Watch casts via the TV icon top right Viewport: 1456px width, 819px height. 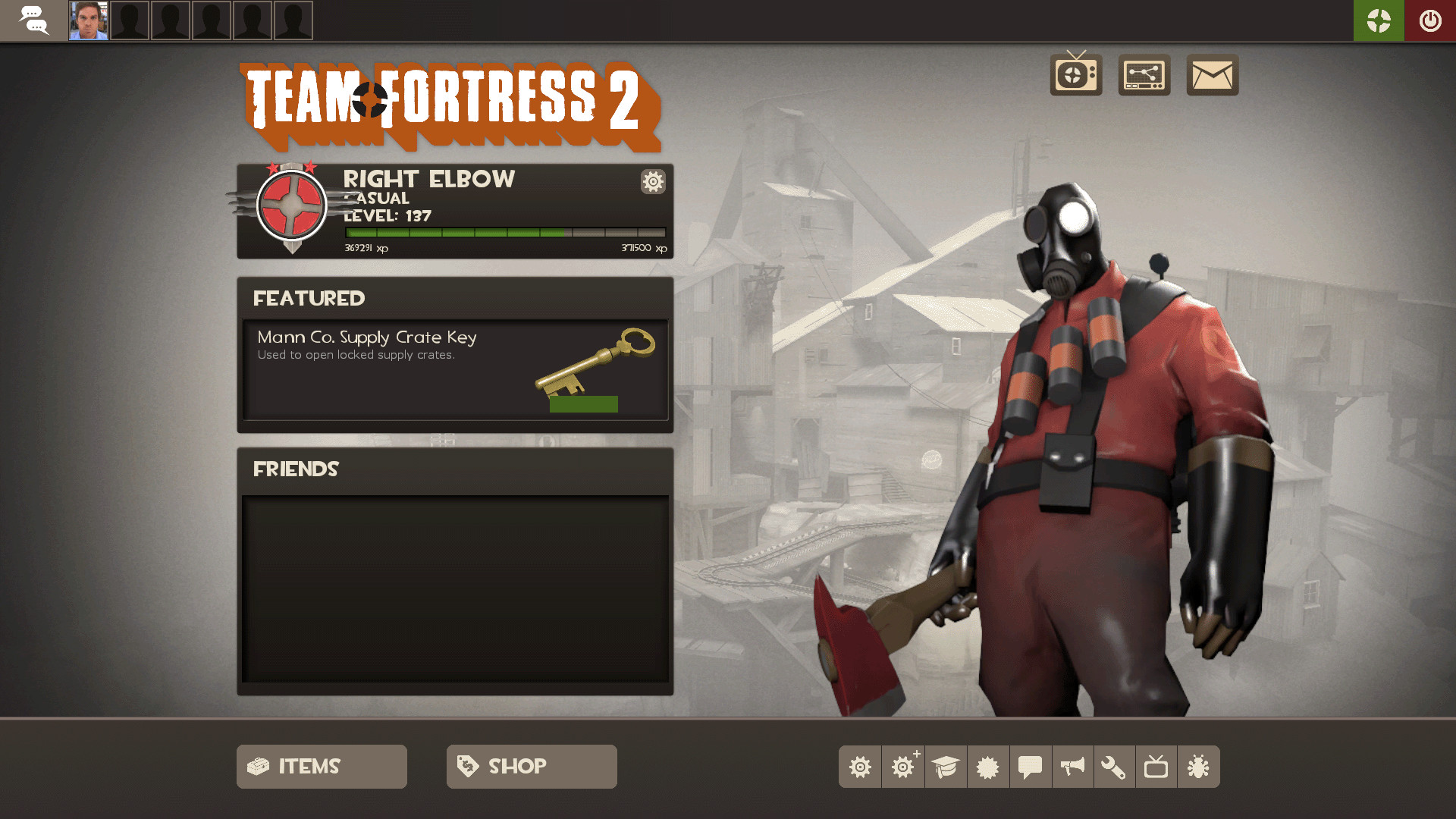click(1075, 75)
